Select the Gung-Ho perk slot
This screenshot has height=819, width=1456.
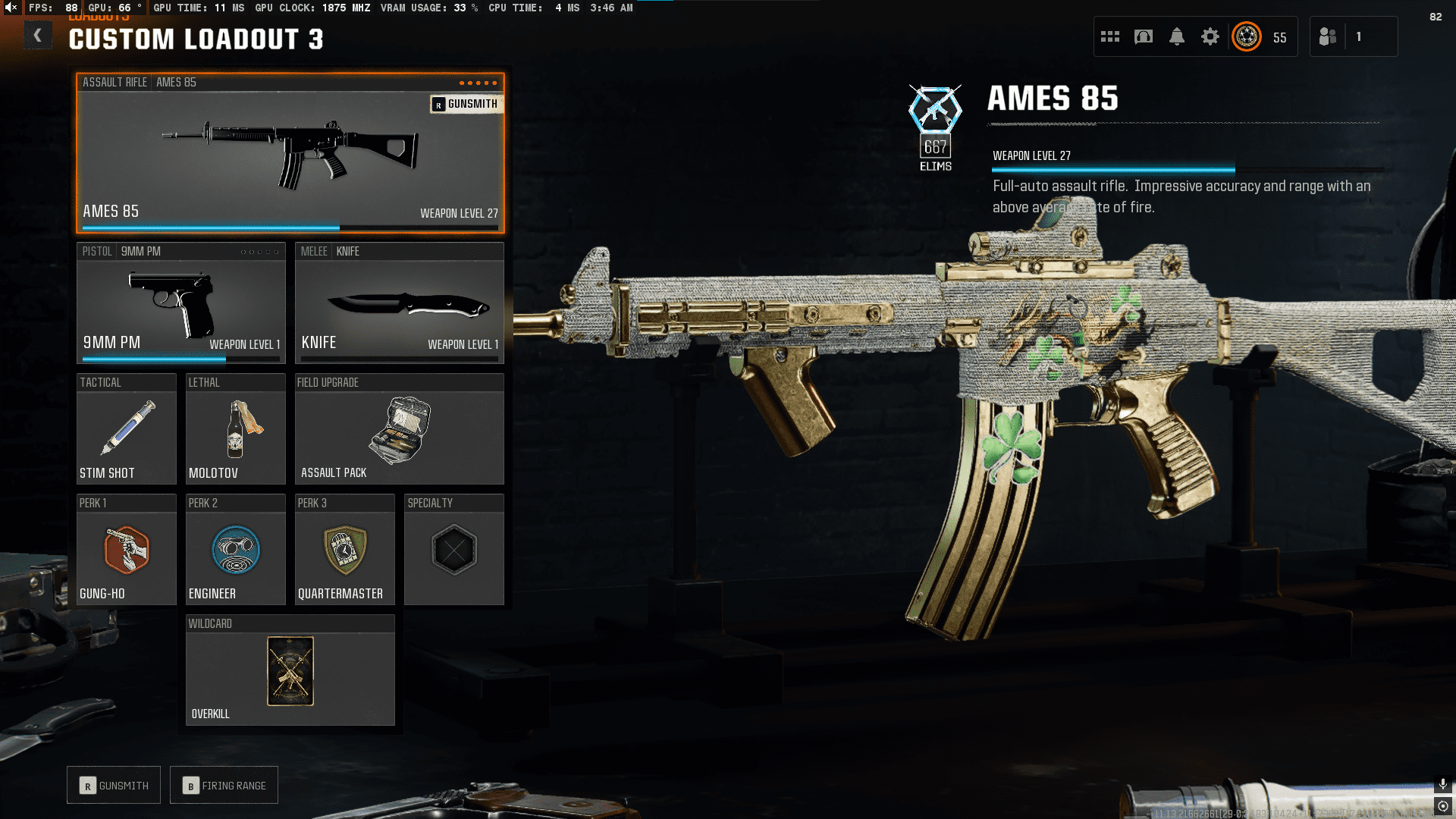[126, 550]
